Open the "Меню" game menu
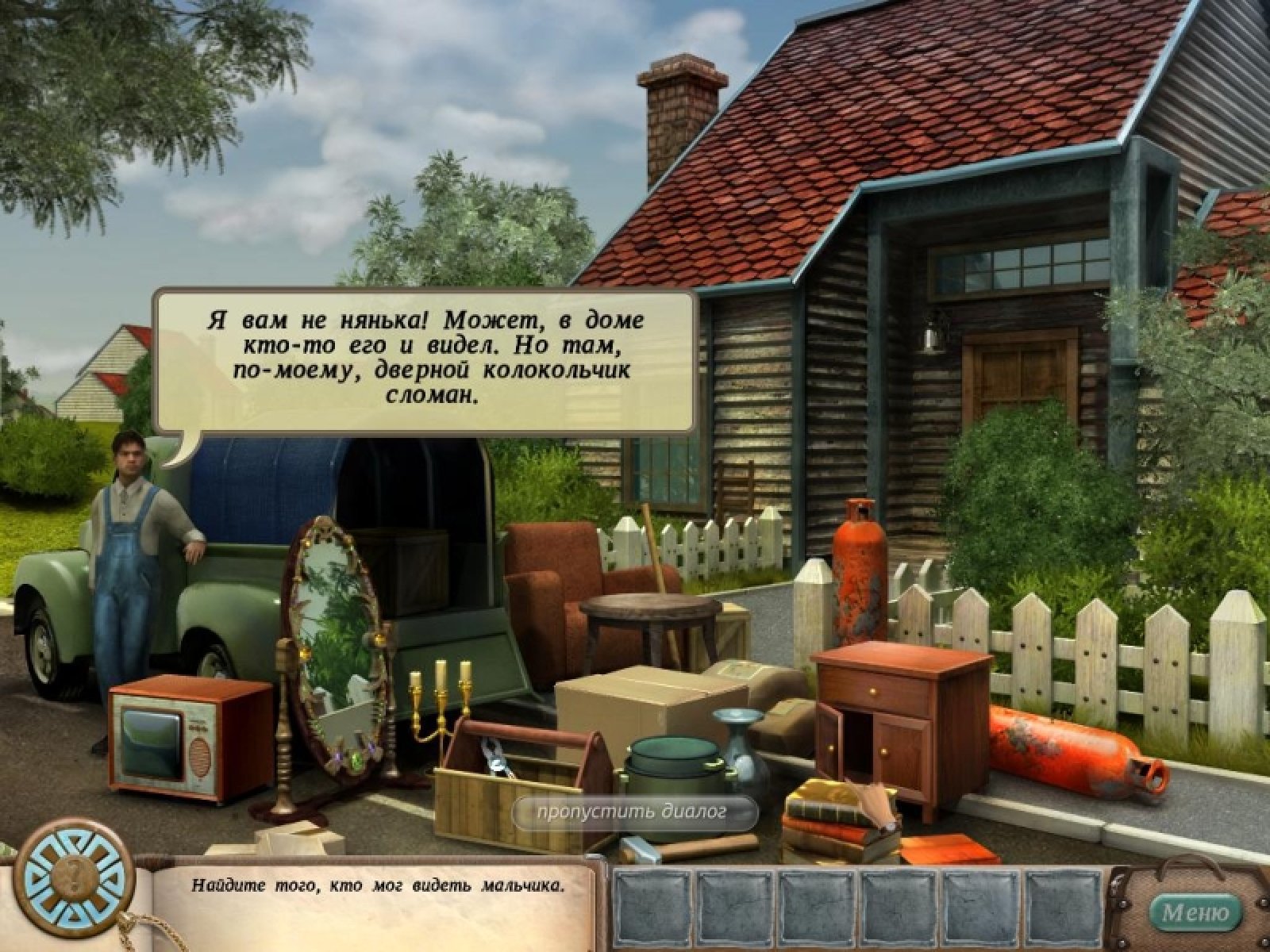1270x952 pixels. click(x=1195, y=912)
